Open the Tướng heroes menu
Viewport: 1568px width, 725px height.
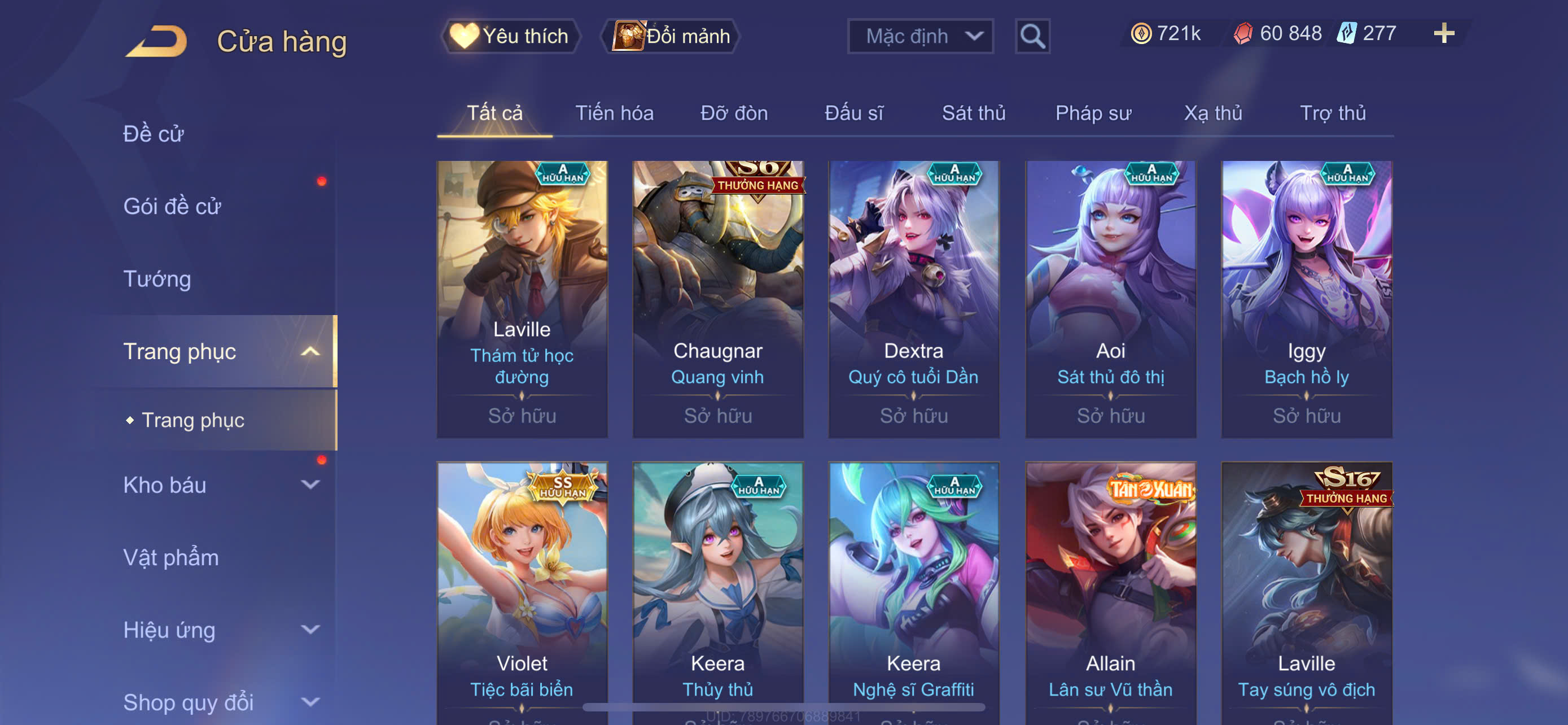(x=157, y=279)
